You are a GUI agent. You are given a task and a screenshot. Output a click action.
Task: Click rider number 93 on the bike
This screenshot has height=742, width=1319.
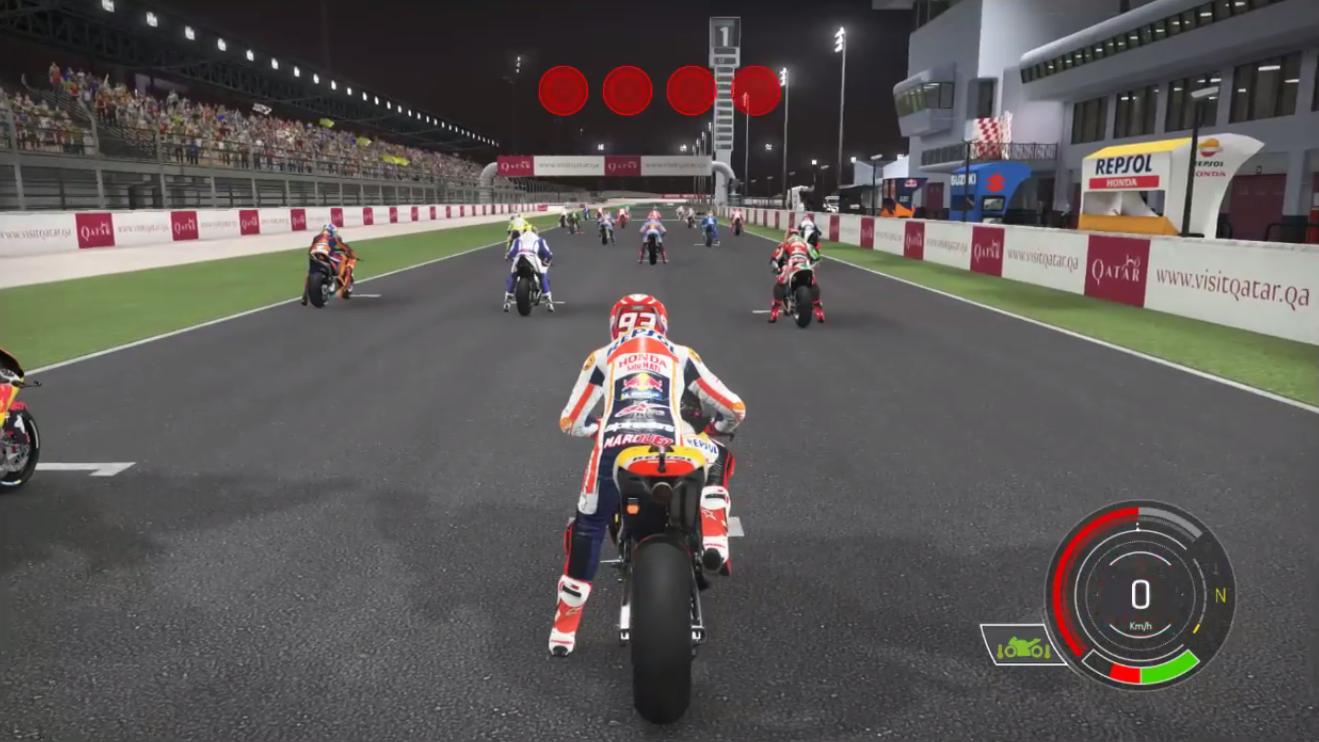(637, 318)
